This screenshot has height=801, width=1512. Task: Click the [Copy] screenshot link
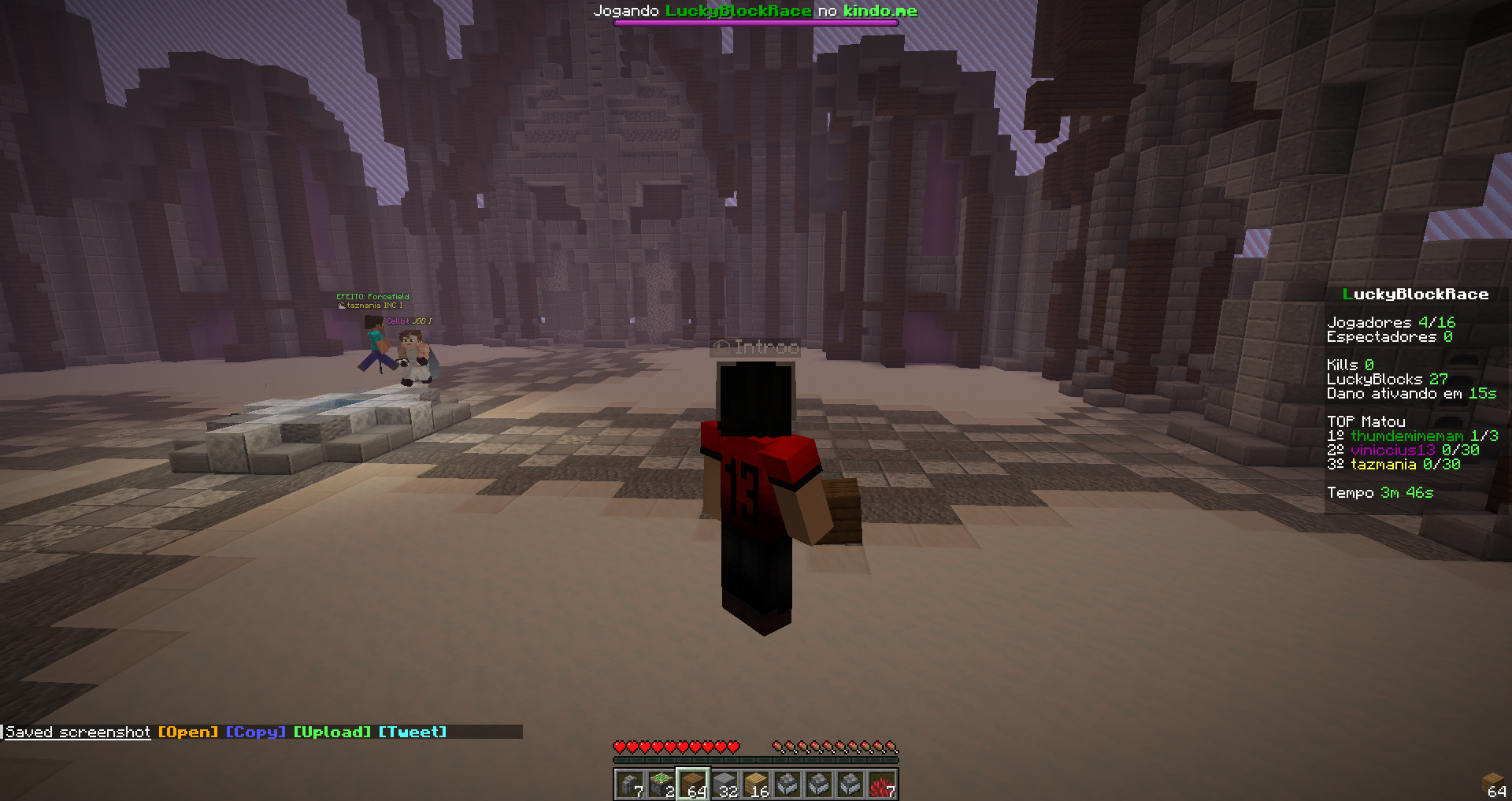click(255, 732)
